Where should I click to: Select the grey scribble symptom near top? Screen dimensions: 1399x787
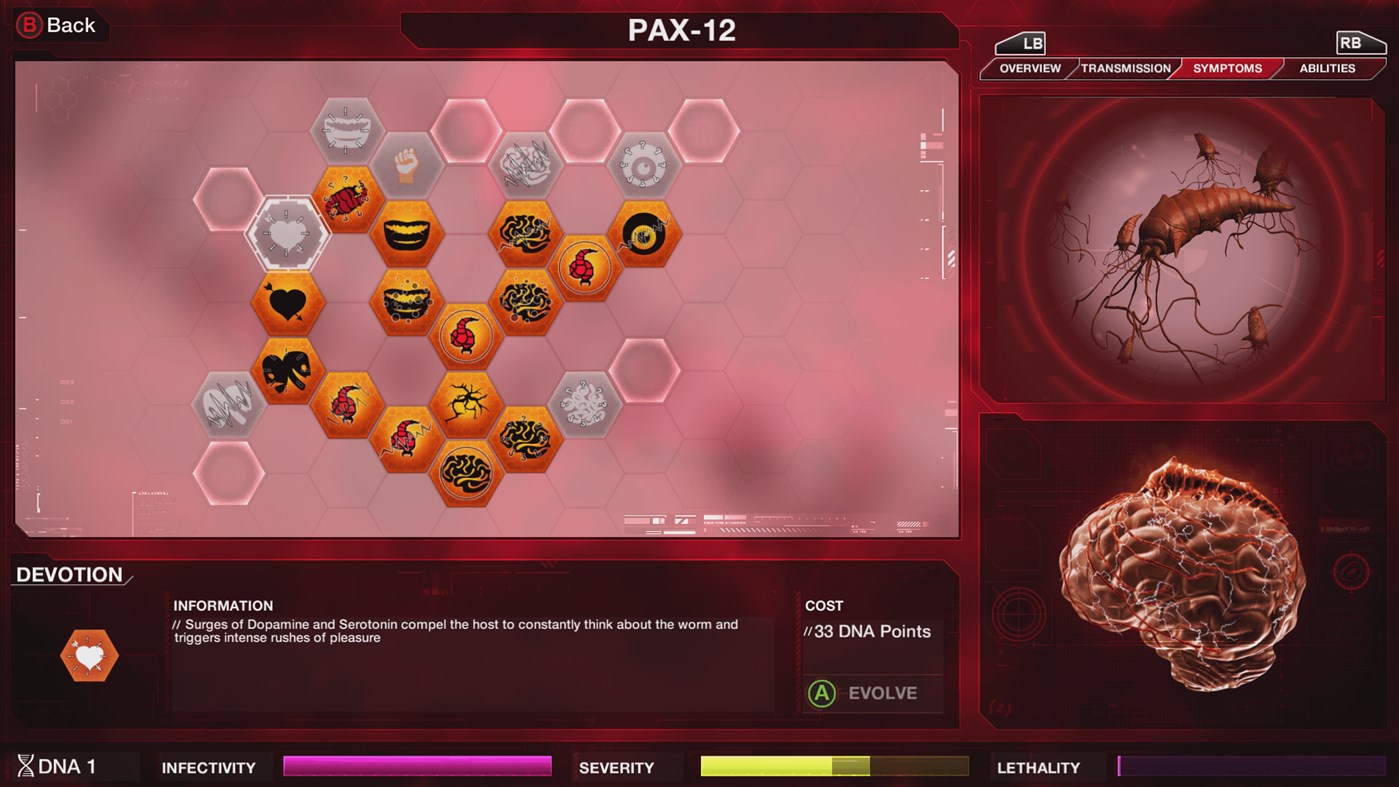tap(524, 164)
